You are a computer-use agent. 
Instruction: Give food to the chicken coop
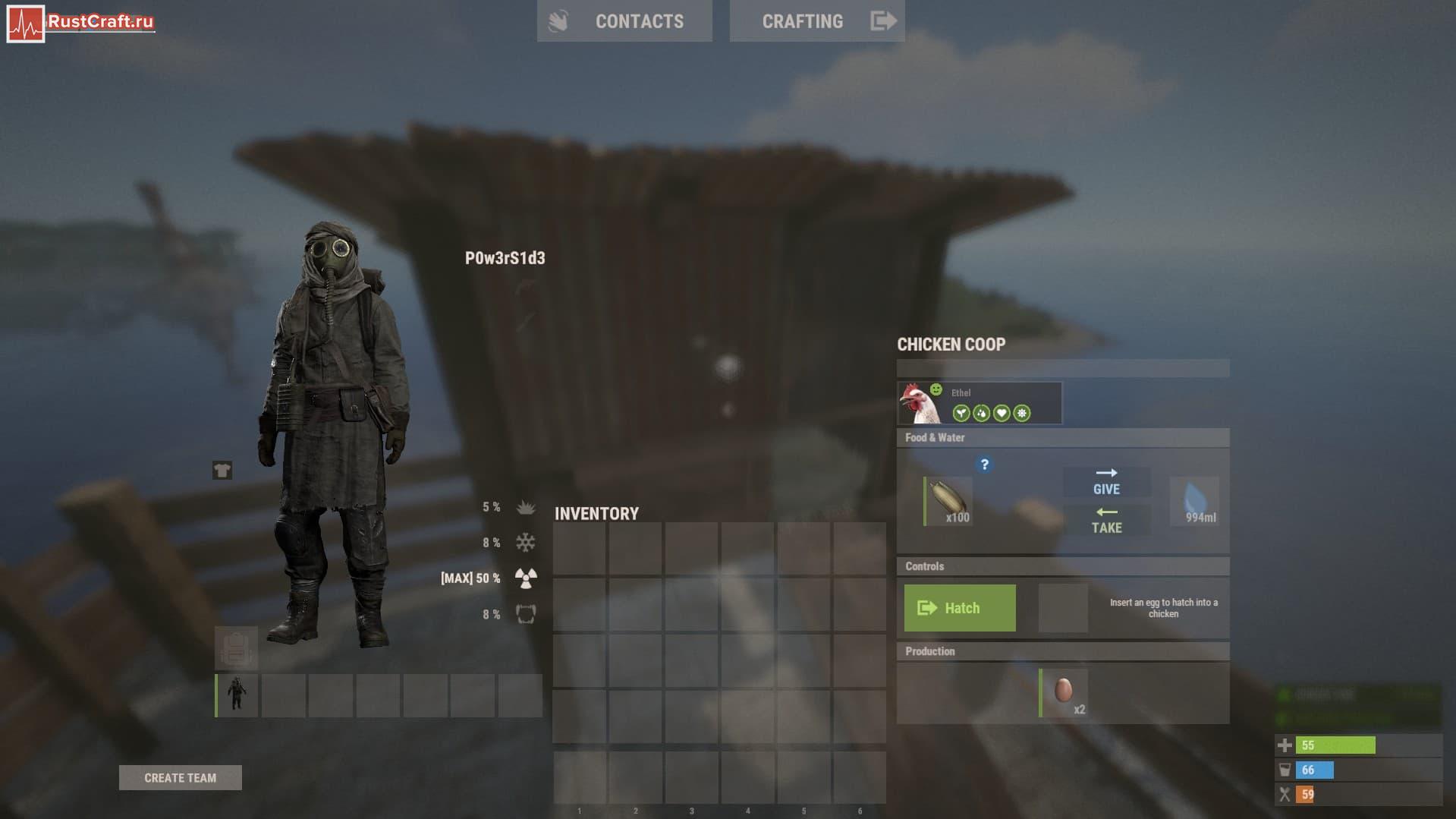[x=1106, y=482]
